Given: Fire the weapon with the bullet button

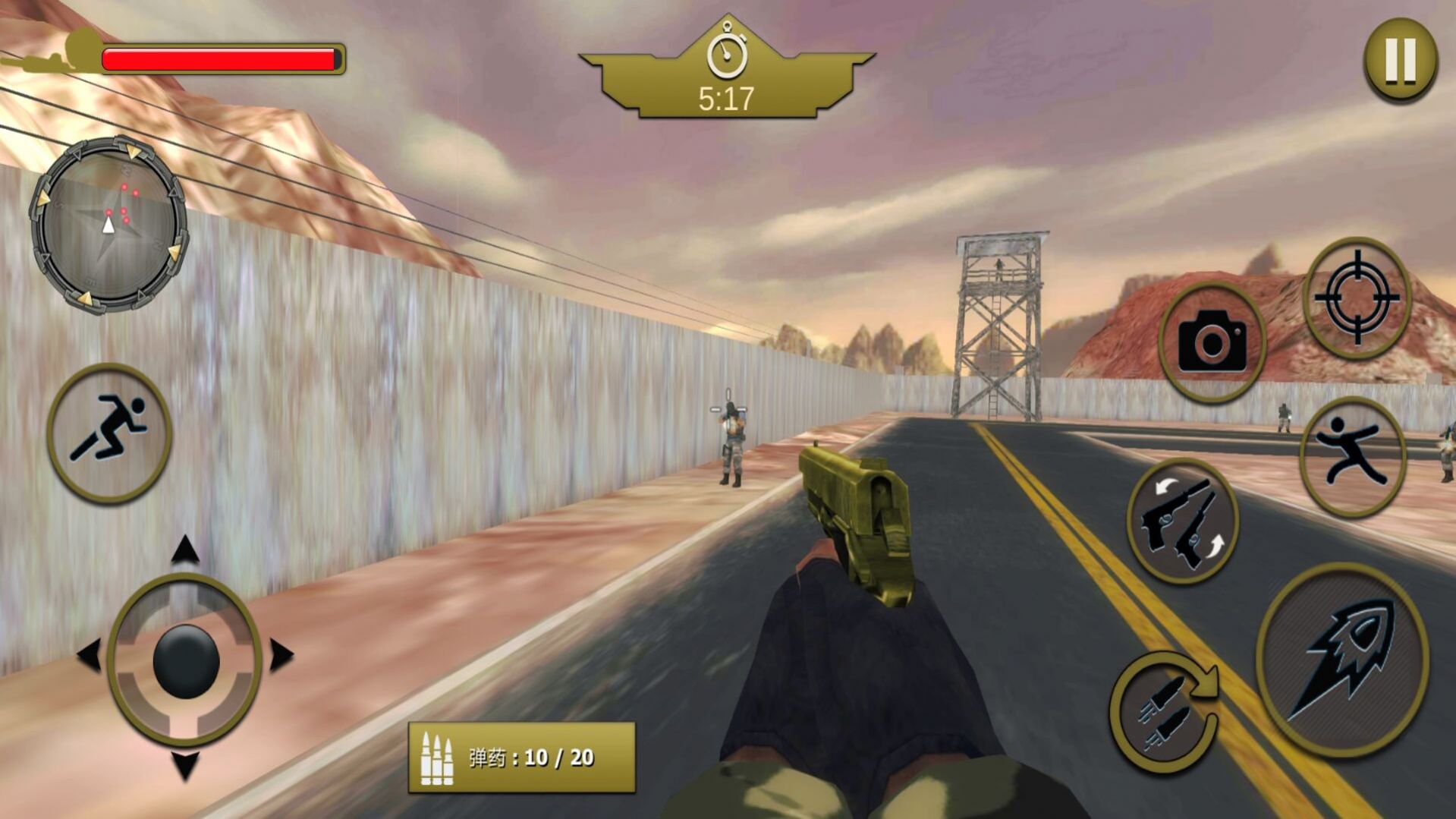Looking at the screenshot, I should (1342, 660).
